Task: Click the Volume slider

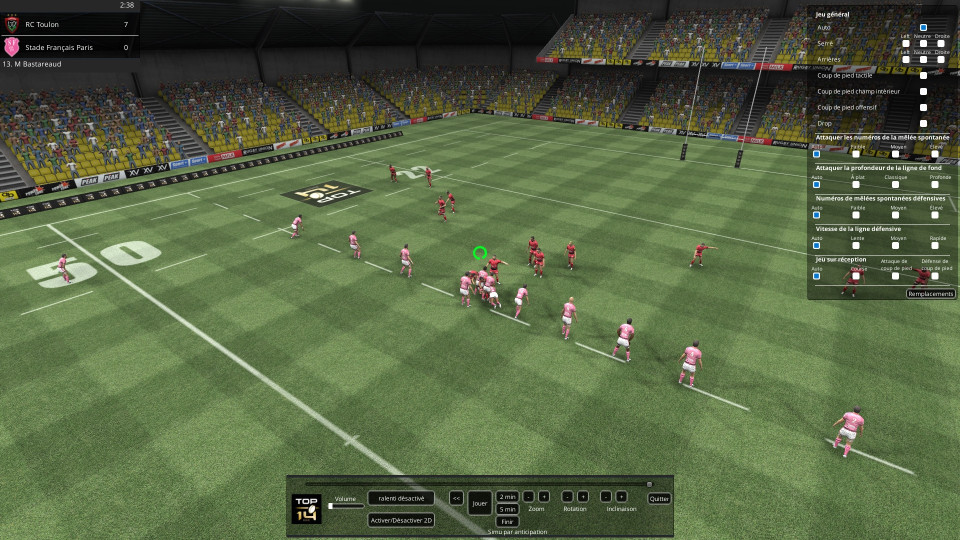Action: tap(345, 506)
